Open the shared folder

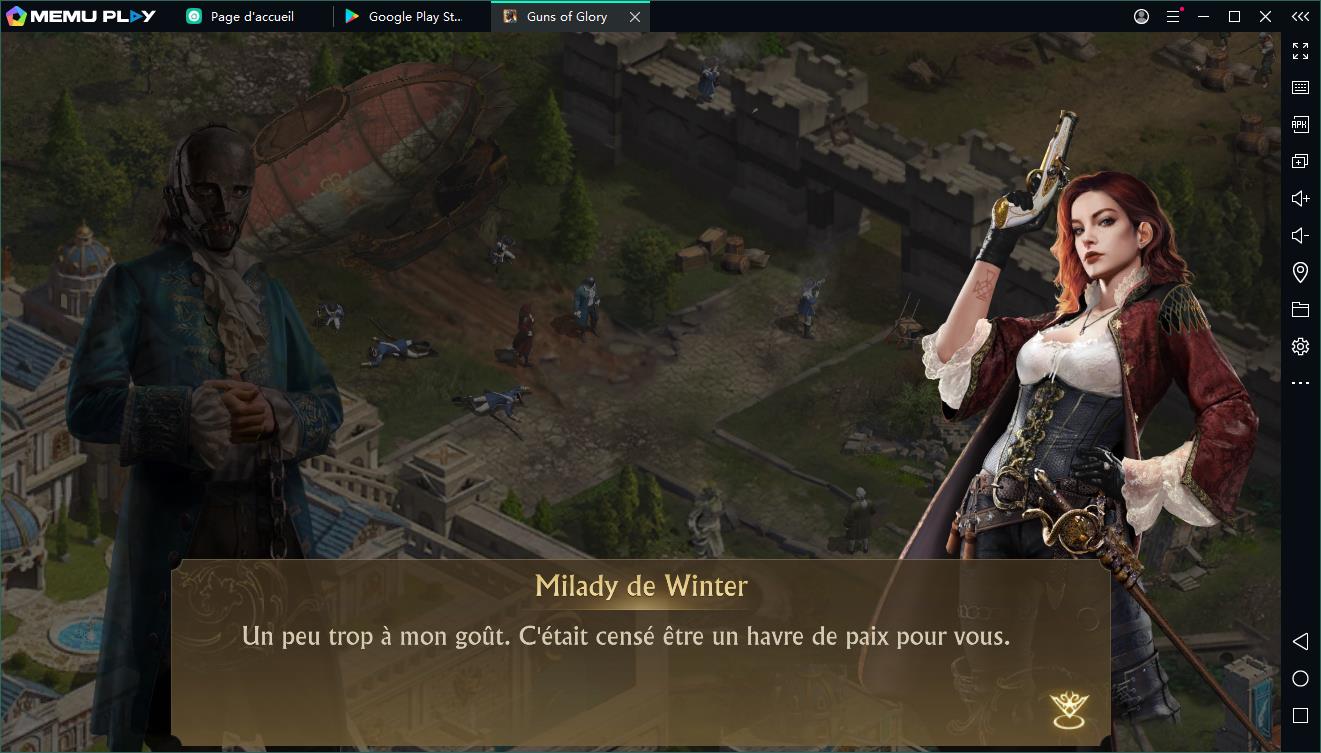[x=1300, y=310]
